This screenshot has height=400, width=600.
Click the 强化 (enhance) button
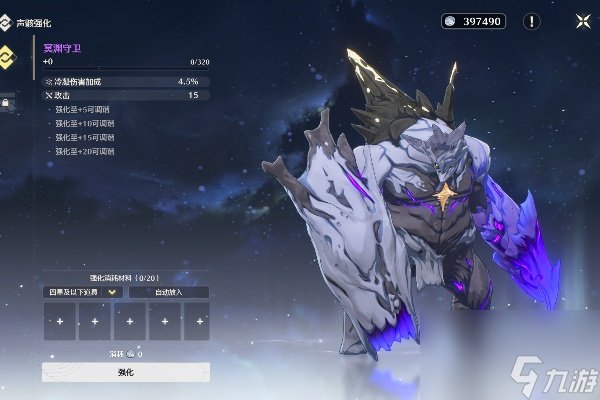pos(125,372)
